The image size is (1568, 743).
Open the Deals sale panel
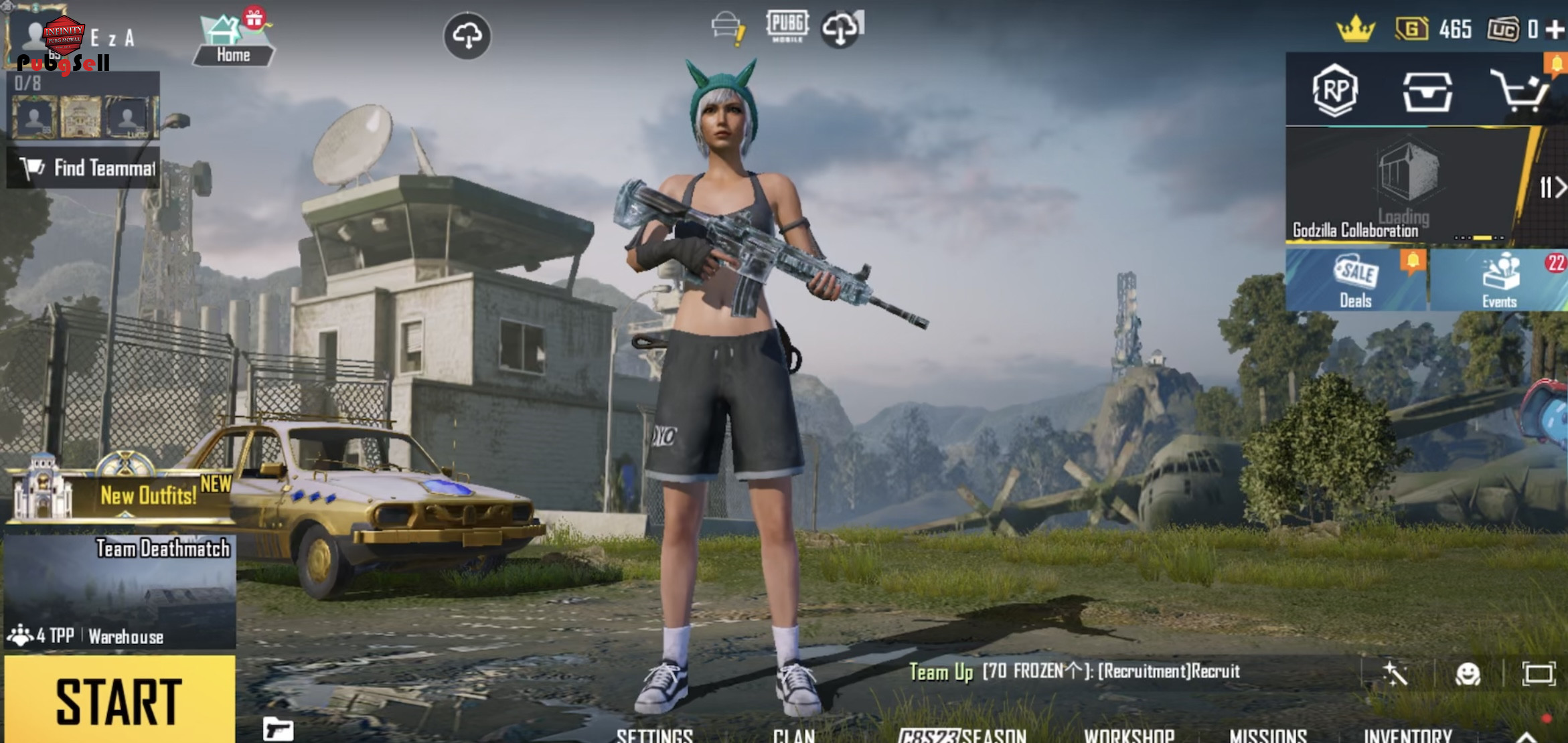click(x=1356, y=281)
